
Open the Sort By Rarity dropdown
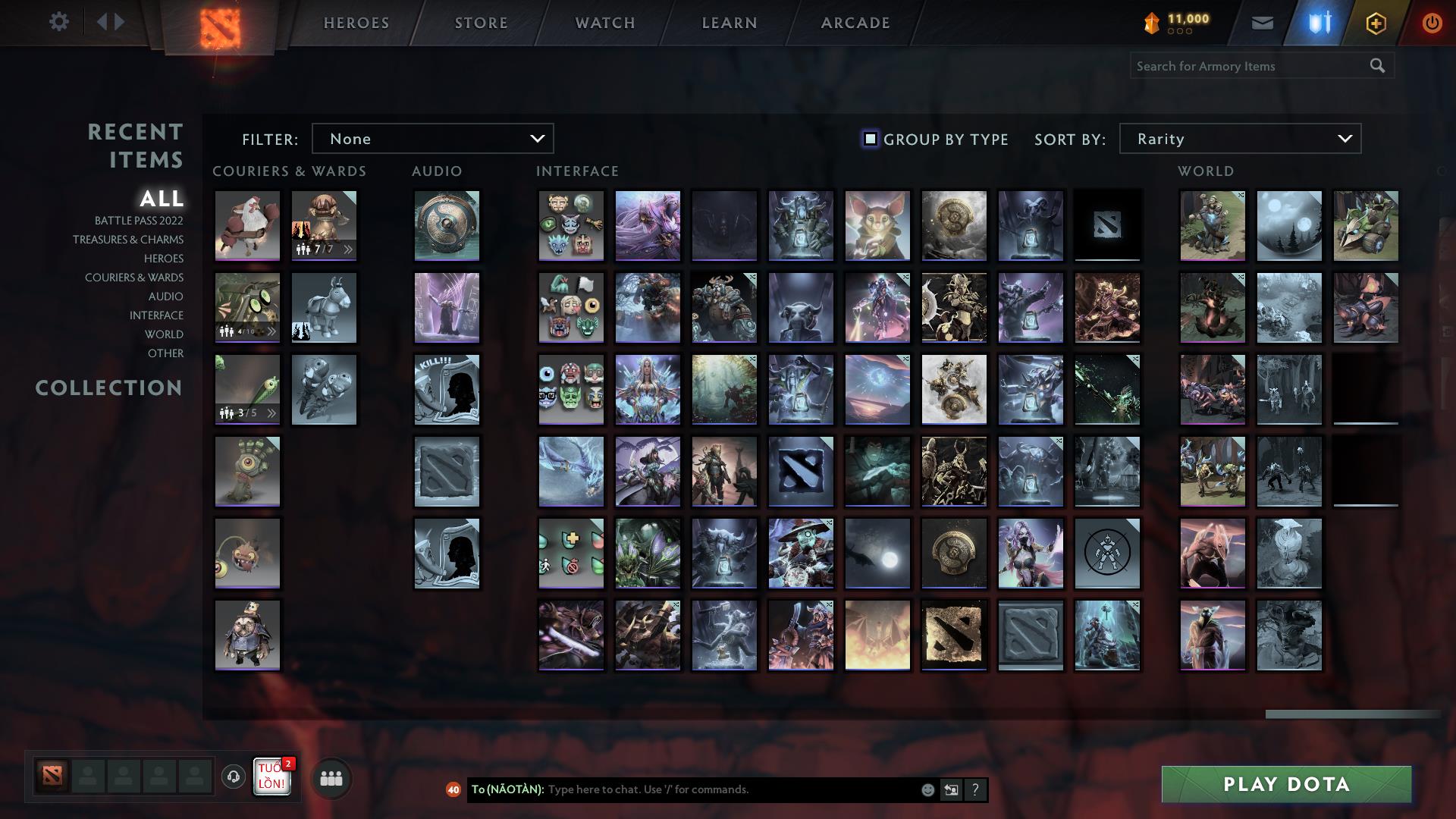1239,138
